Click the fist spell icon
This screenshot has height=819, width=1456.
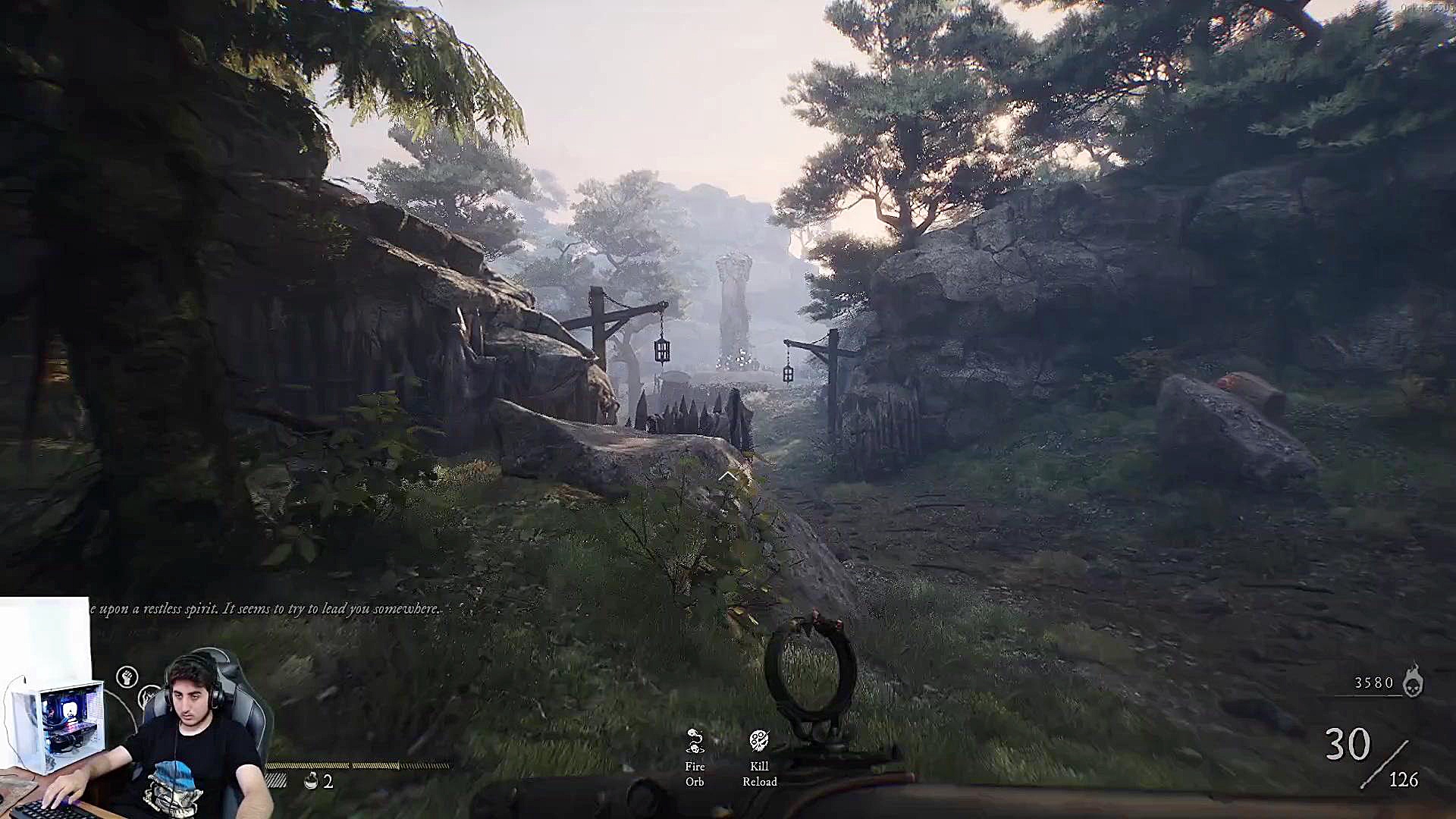tap(127, 676)
